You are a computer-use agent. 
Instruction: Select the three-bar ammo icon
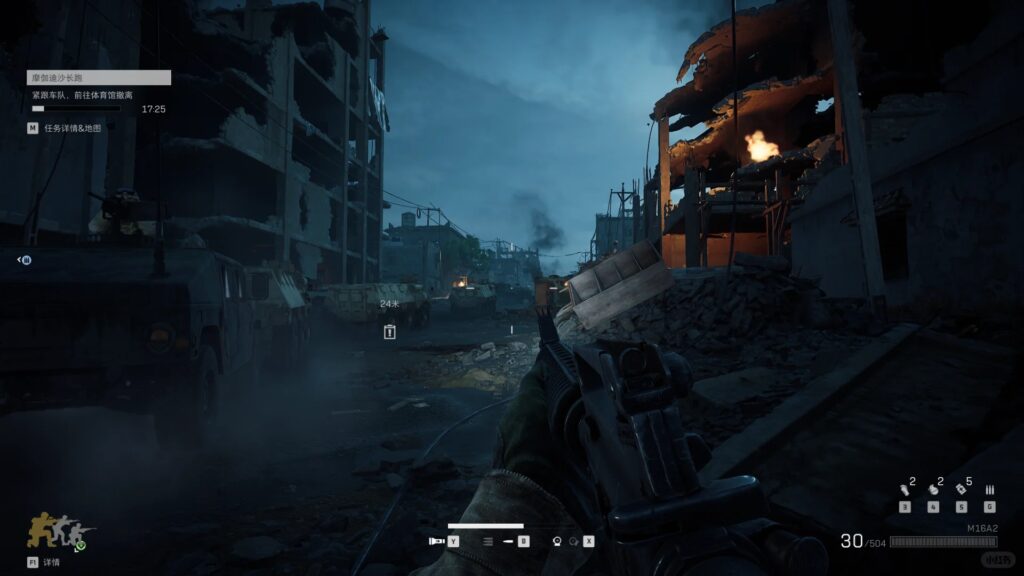[x=989, y=490]
